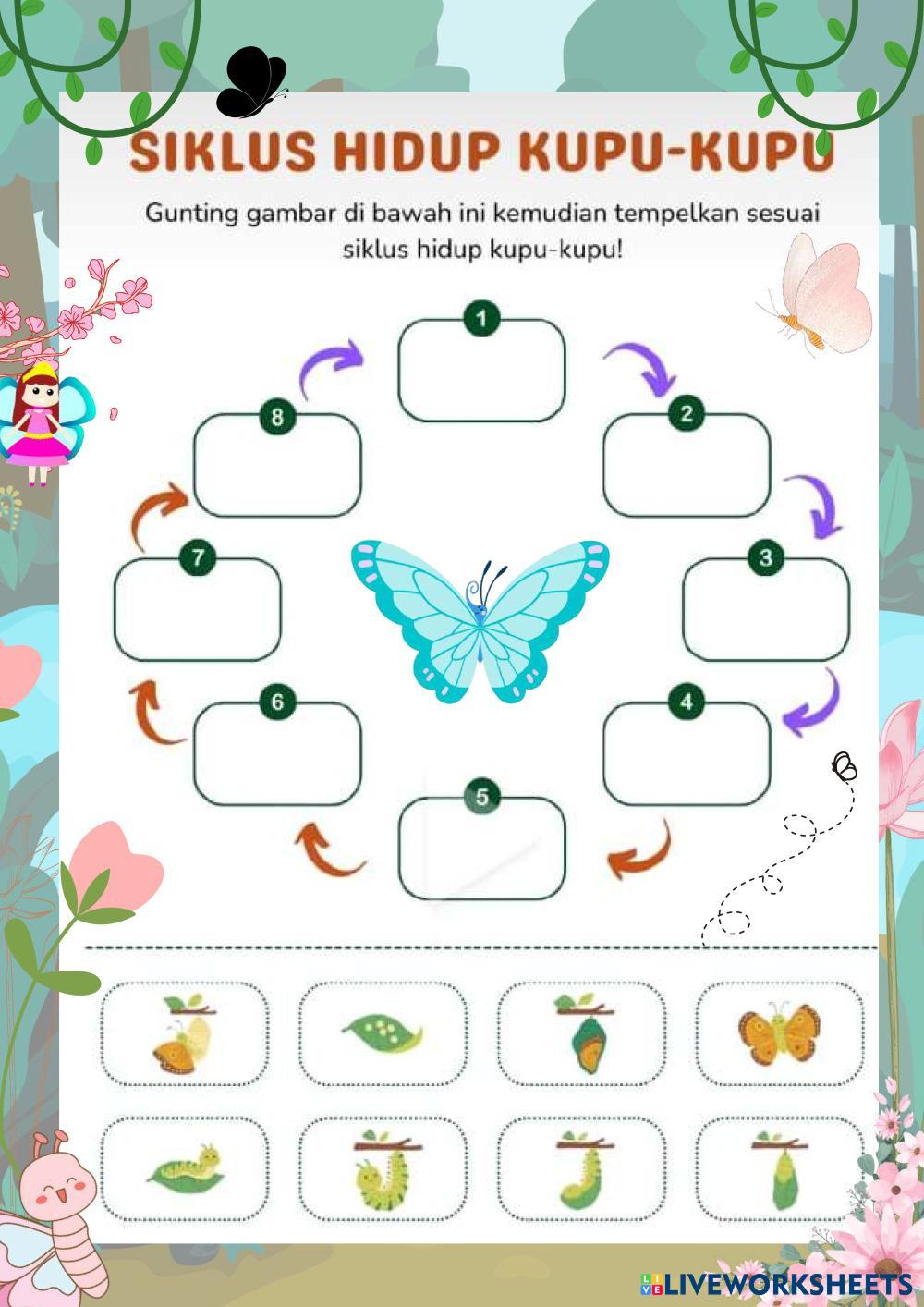The image size is (924, 1307).
Task: Select the empty box numbered 5
Action: pyautogui.click(x=481, y=849)
